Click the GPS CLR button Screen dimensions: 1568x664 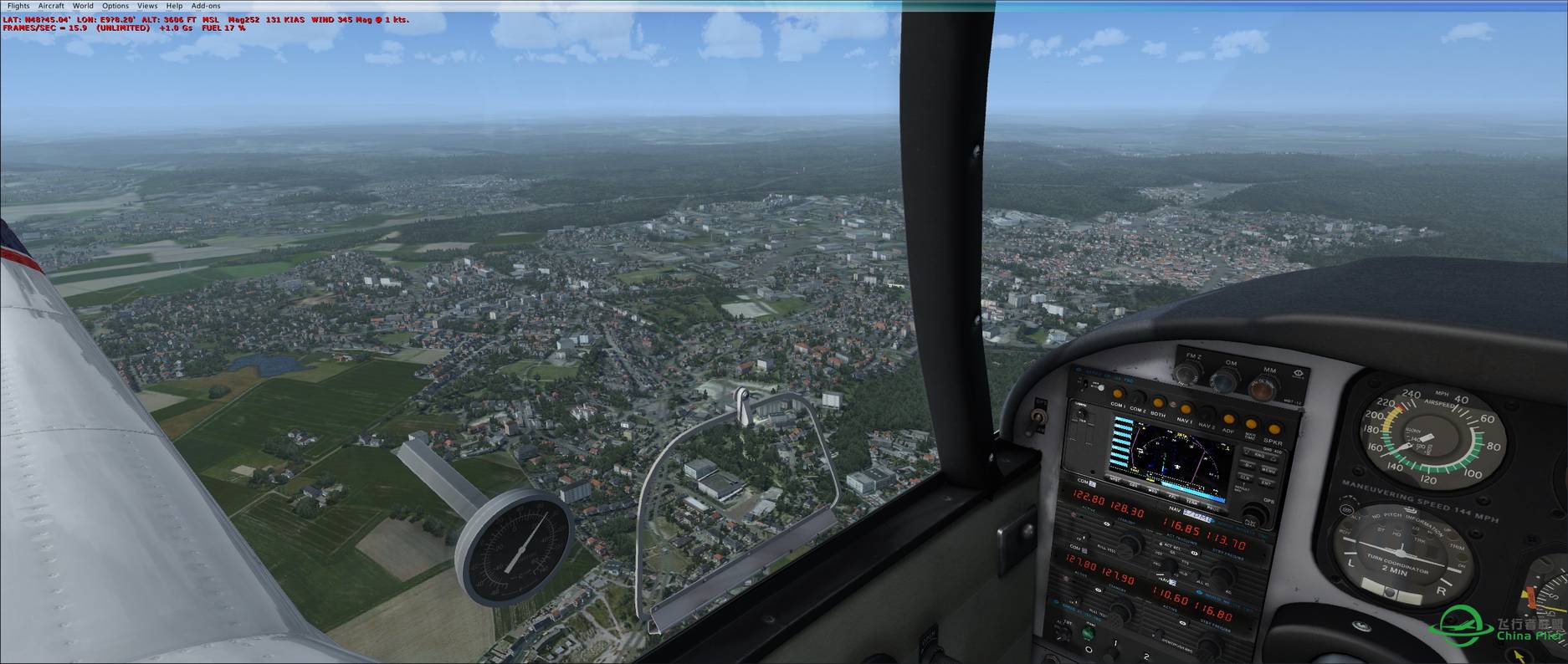(1245, 478)
